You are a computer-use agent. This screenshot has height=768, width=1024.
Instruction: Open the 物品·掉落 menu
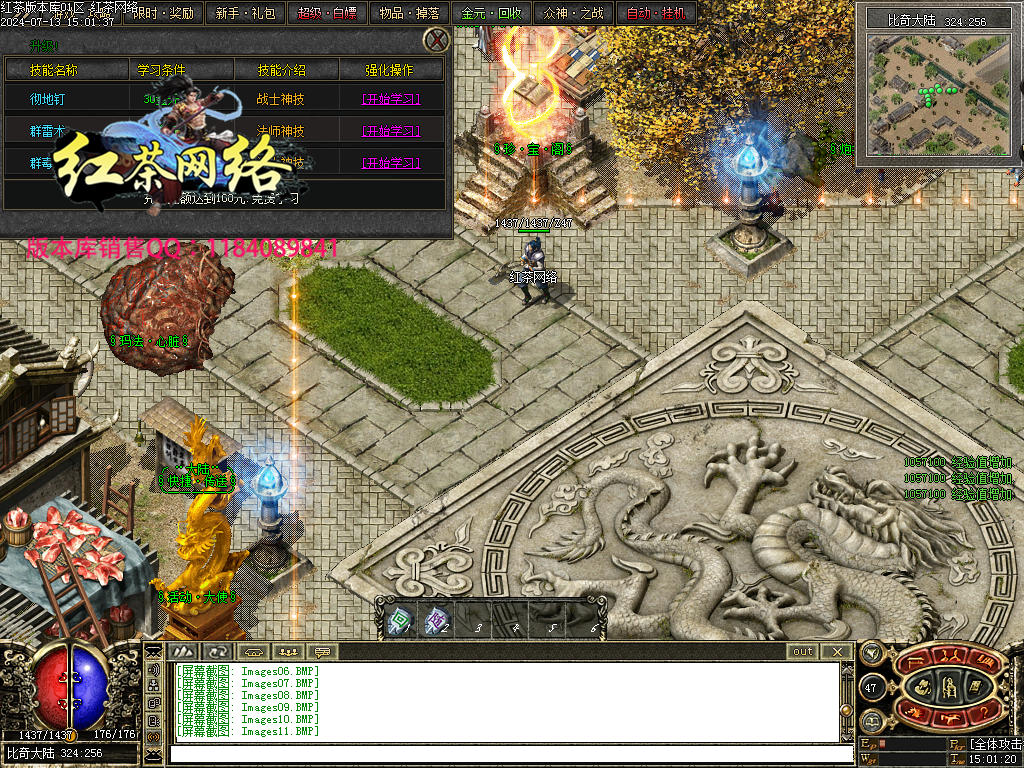tap(410, 13)
